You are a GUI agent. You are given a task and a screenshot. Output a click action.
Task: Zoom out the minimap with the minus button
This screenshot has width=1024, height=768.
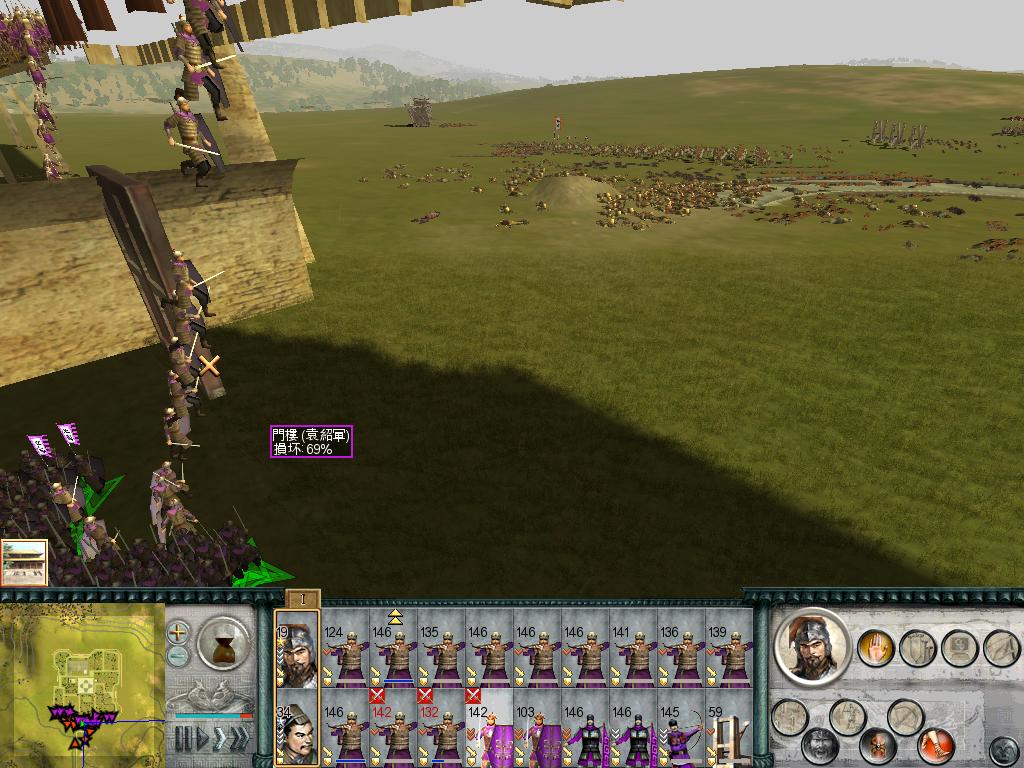coord(178,656)
